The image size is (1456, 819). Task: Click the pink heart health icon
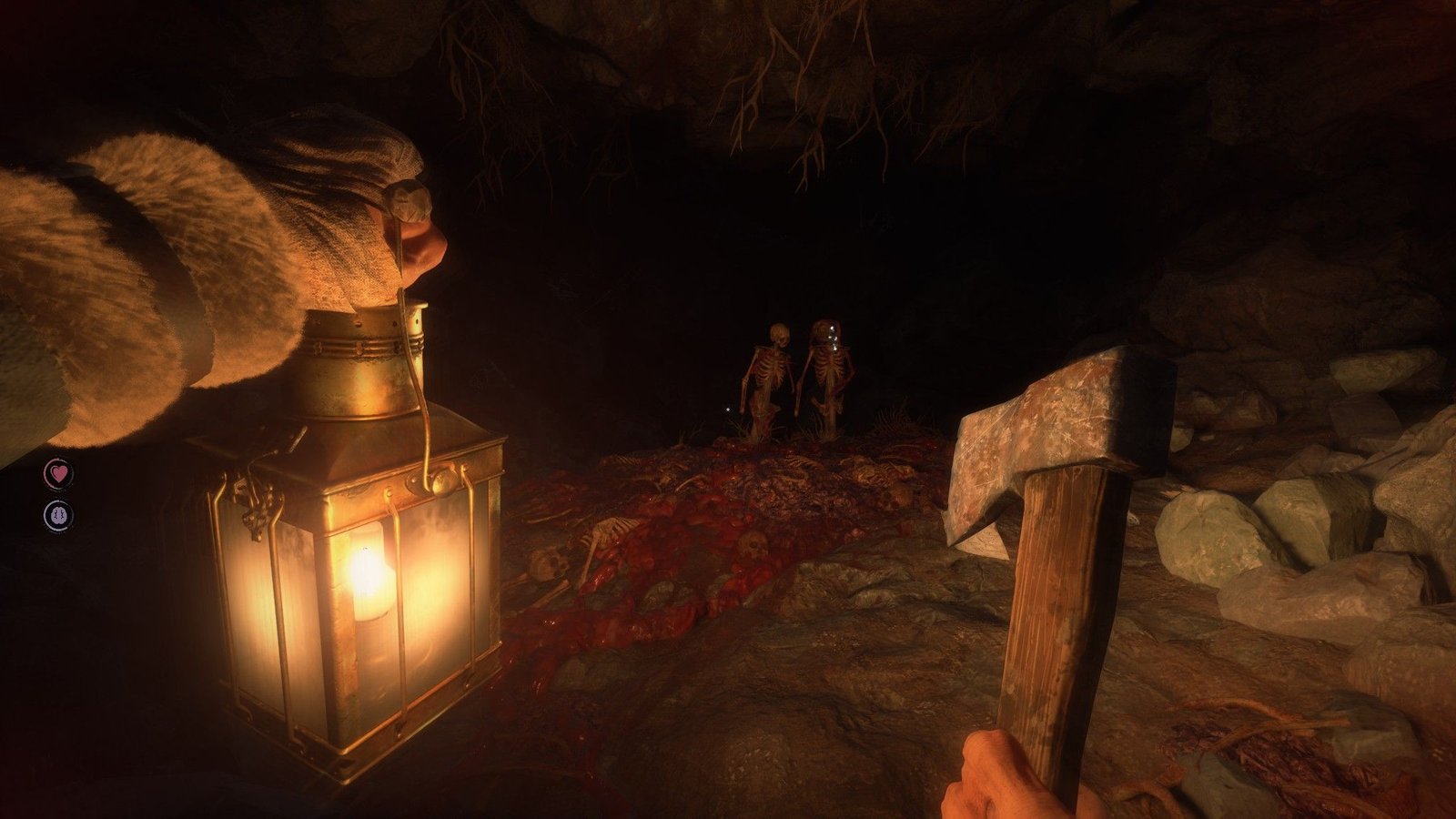pos(58,473)
